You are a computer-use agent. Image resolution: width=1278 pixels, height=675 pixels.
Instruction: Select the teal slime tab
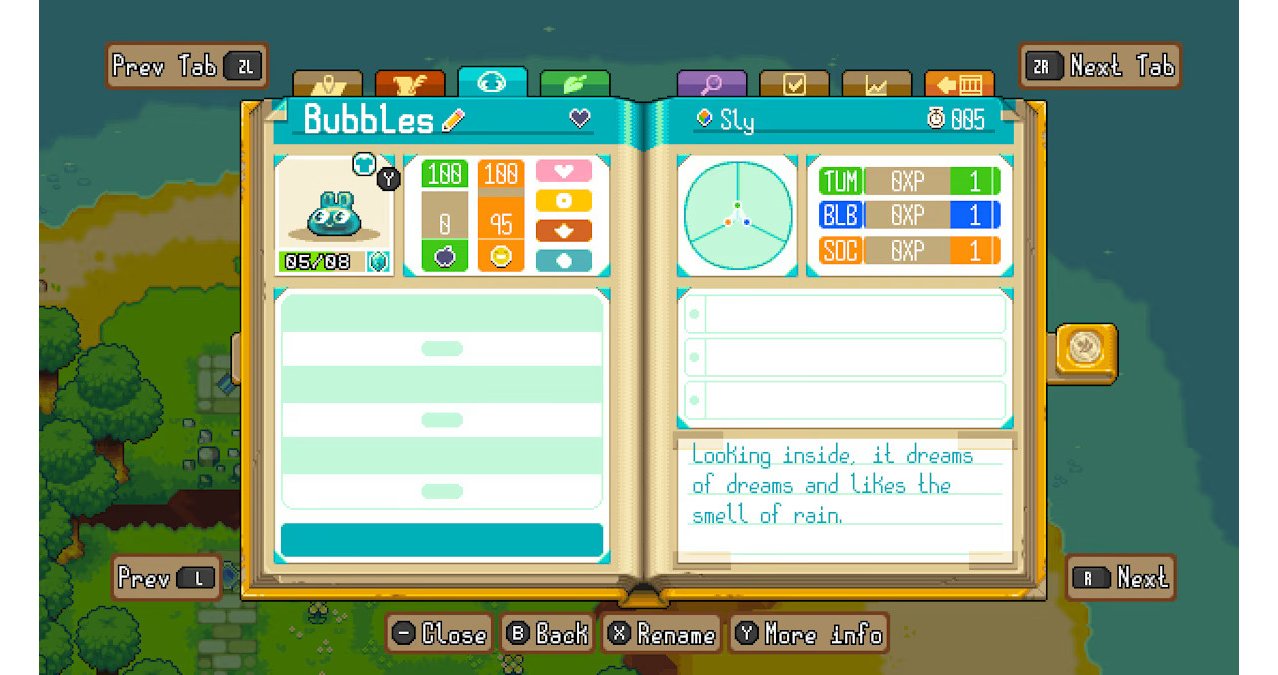(491, 82)
